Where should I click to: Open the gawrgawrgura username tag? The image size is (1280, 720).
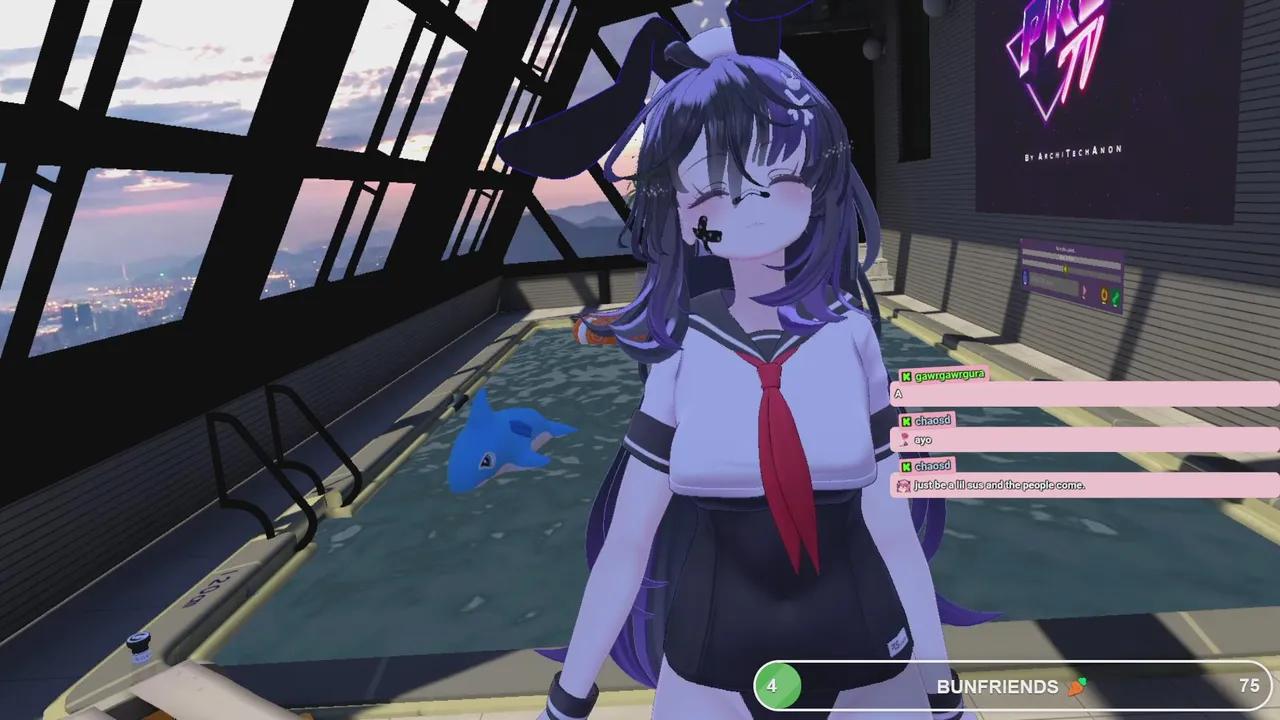(x=951, y=376)
